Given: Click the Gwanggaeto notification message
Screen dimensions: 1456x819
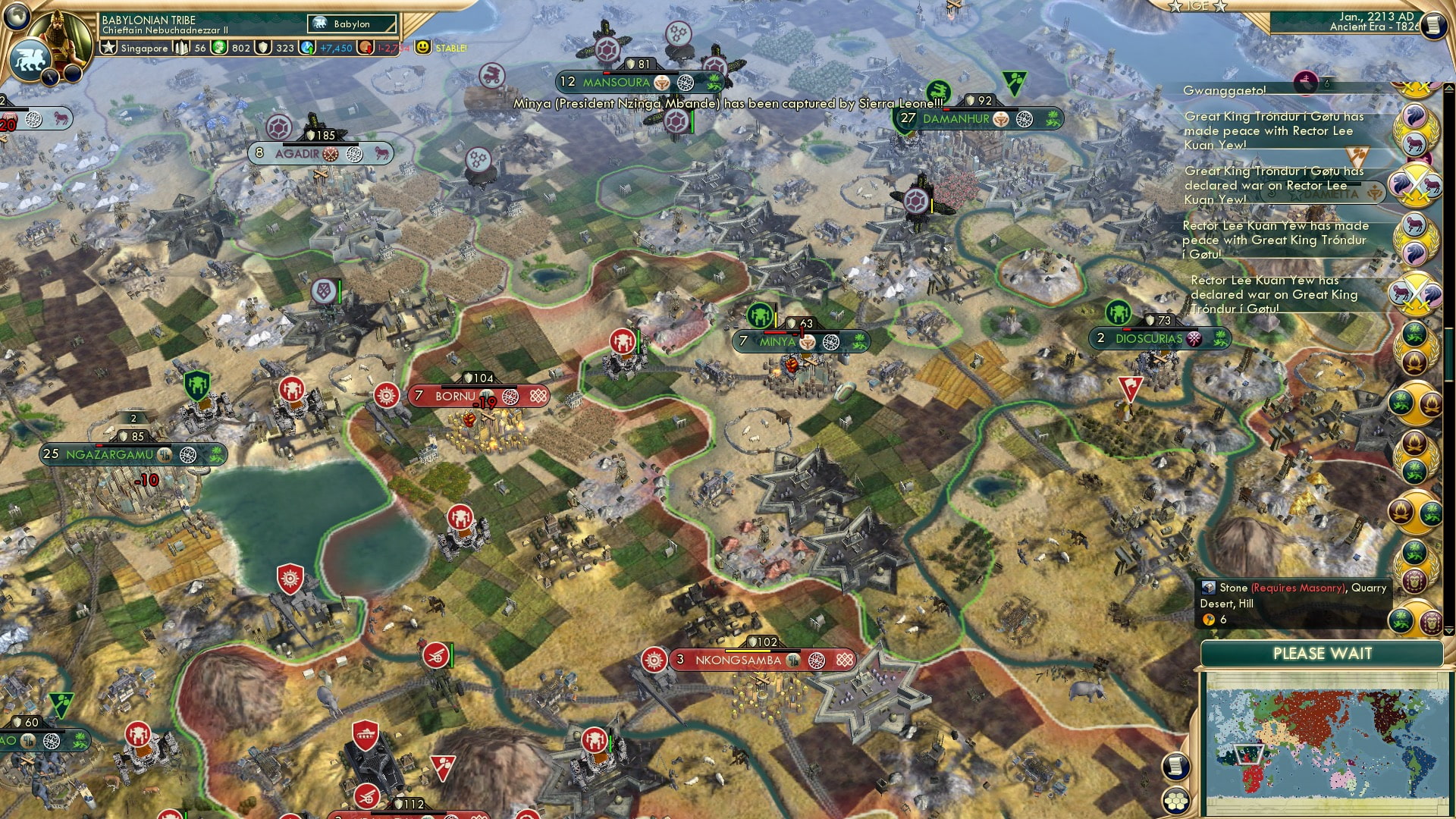Looking at the screenshot, I should click(1226, 89).
